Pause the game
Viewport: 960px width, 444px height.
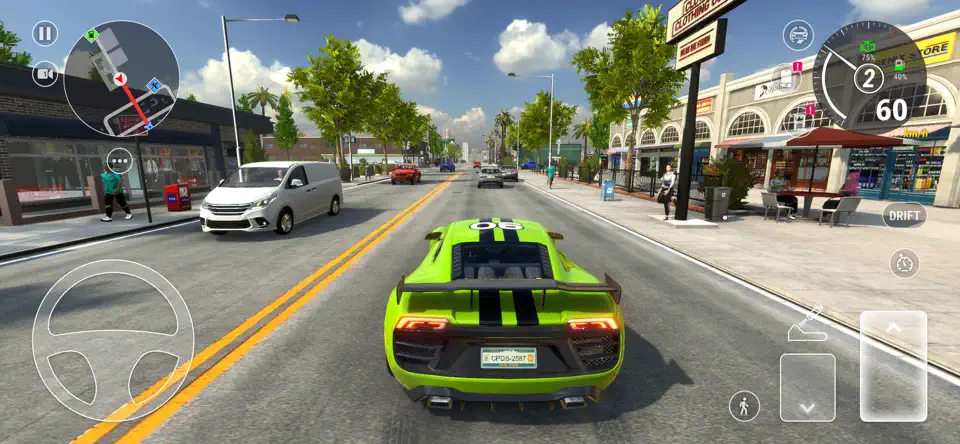click(x=45, y=34)
